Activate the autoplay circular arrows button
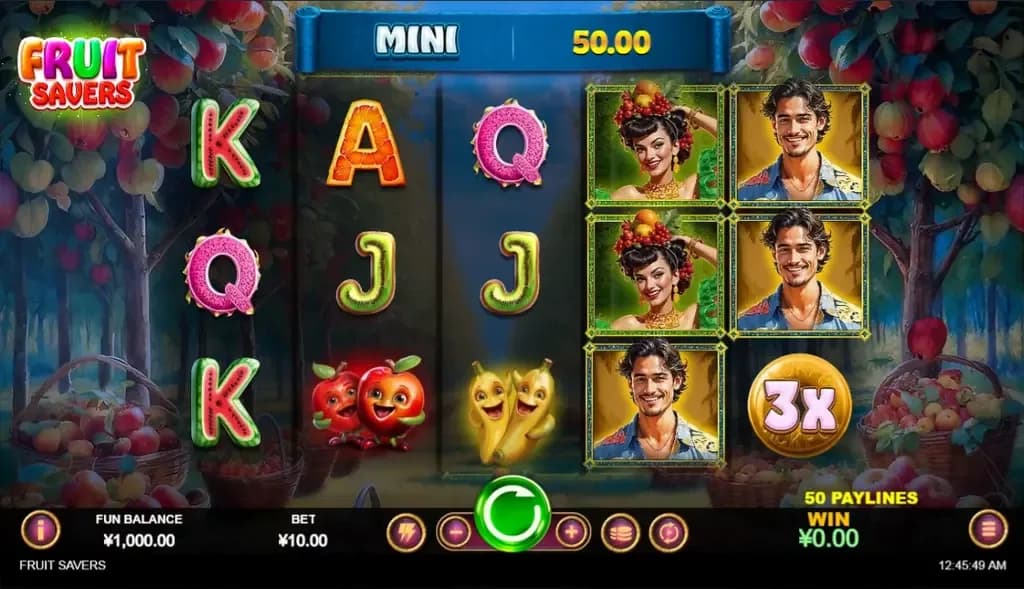Viewport: 1024px width, 589px height. (668, 532)
